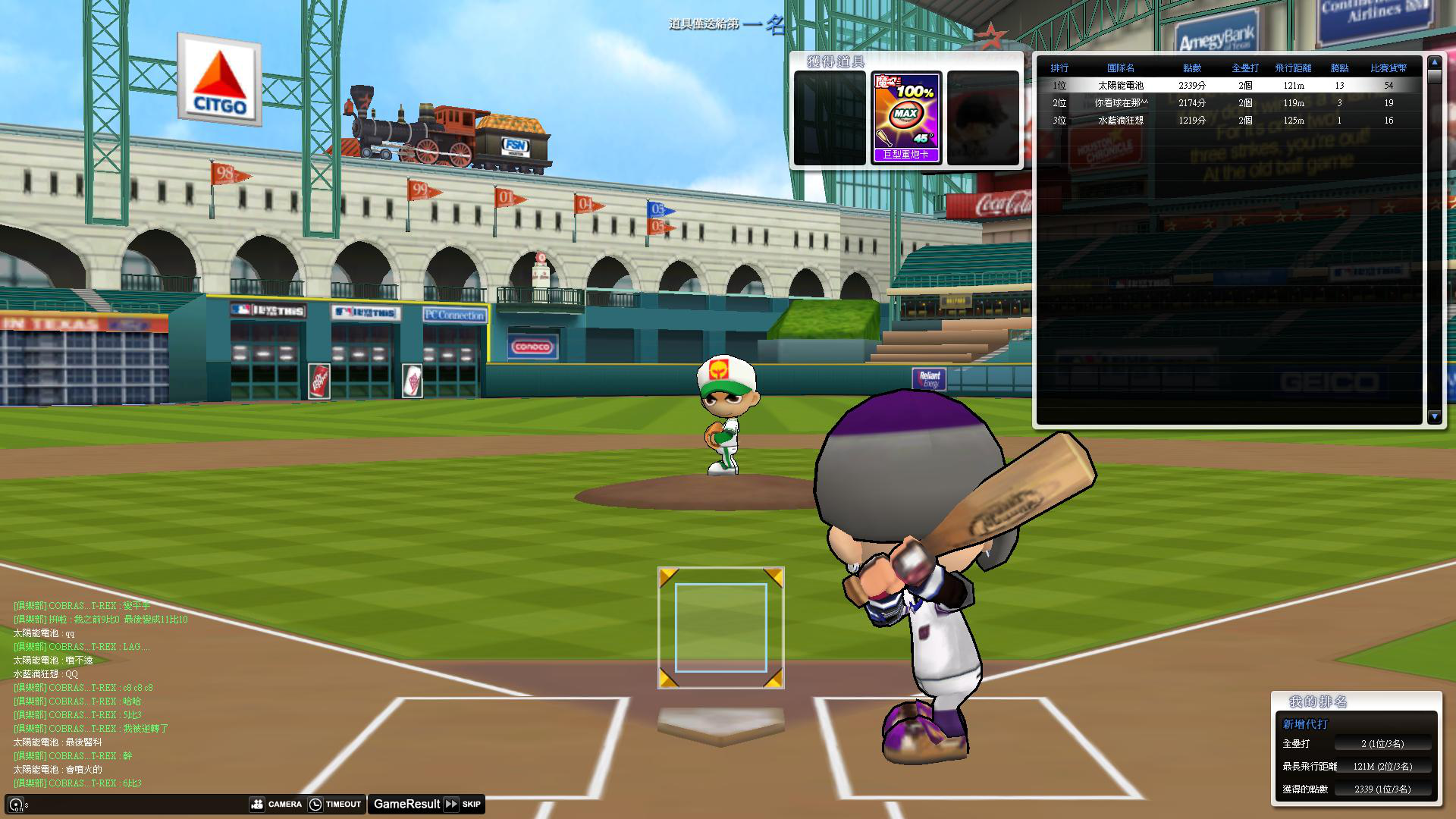Click the ranking list scroll-up arrow
This screenshot has height=819, width=1456.
tap(1433, 63)
